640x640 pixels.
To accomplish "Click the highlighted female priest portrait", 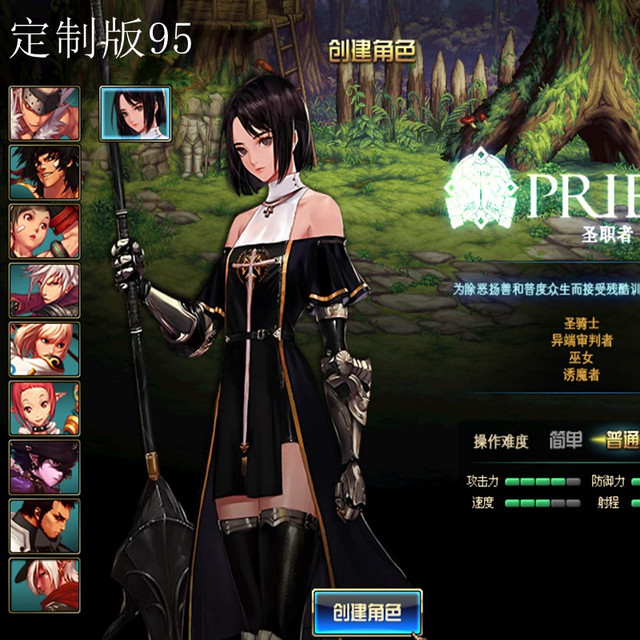I will tap(135, 112).
